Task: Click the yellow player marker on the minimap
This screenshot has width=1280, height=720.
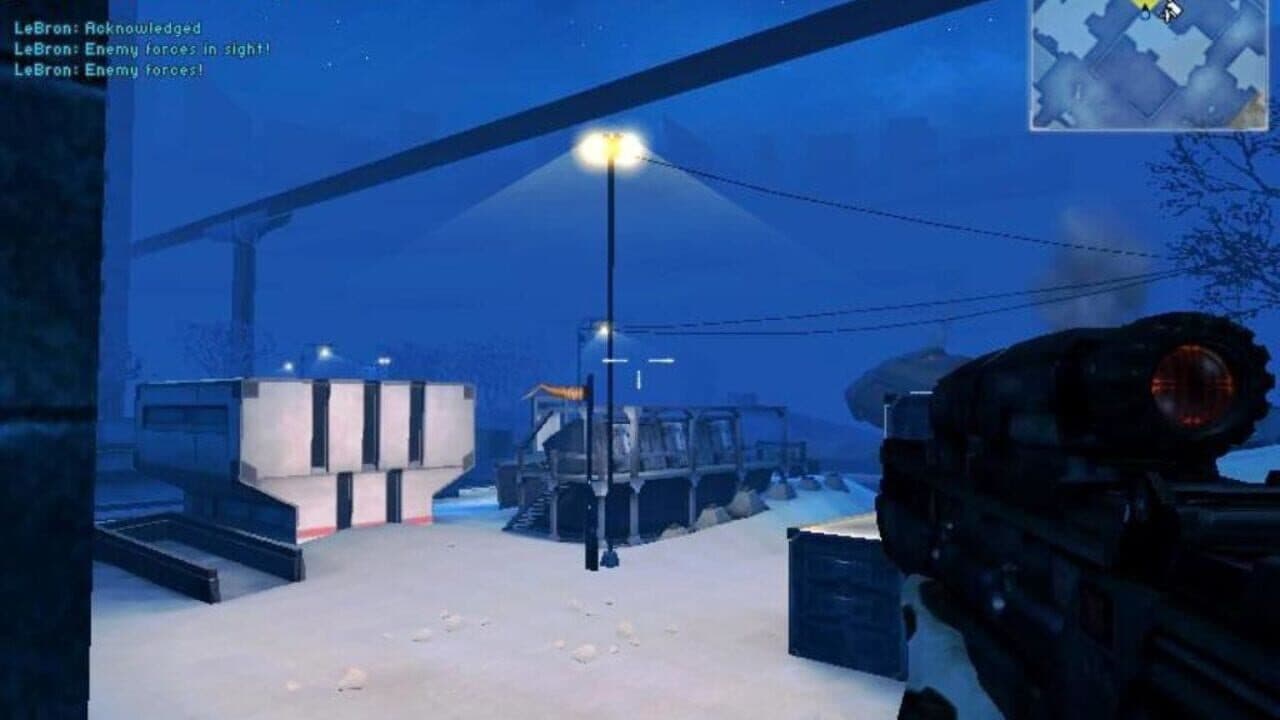Action: (1144, 6)
